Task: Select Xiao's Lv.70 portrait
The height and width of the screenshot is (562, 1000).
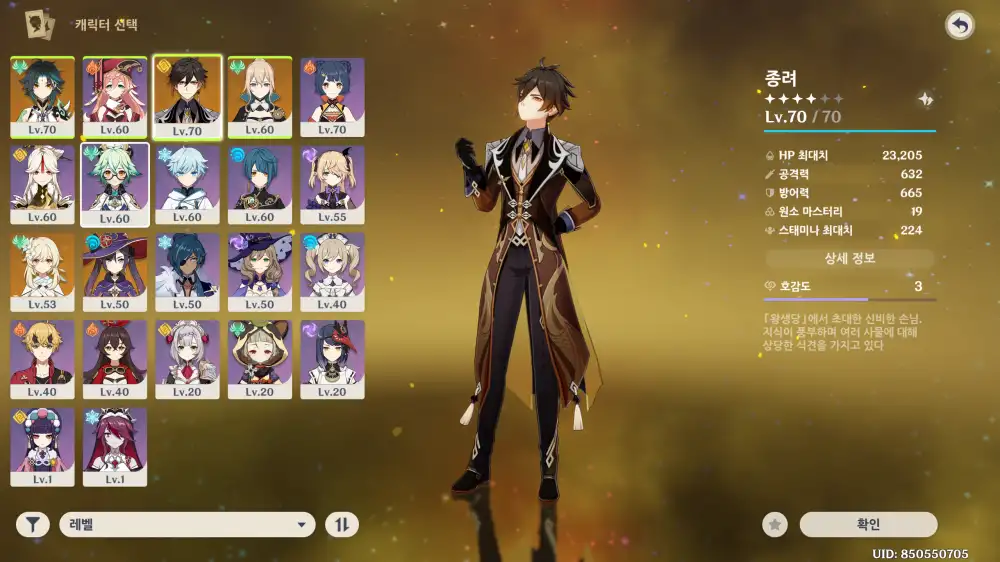Action: point(42,96)
